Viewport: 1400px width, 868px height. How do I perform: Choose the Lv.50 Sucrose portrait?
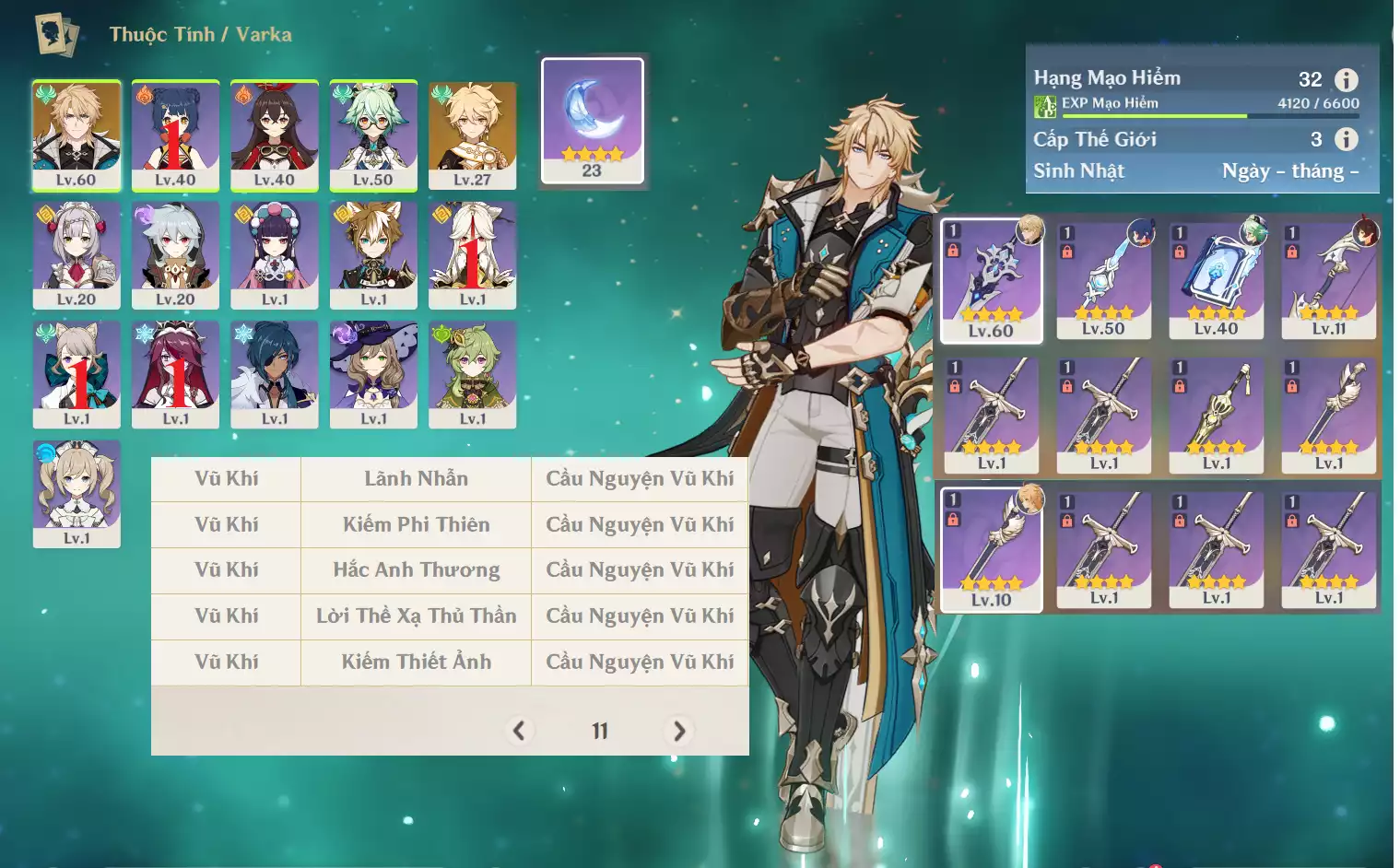coord(373,135)
